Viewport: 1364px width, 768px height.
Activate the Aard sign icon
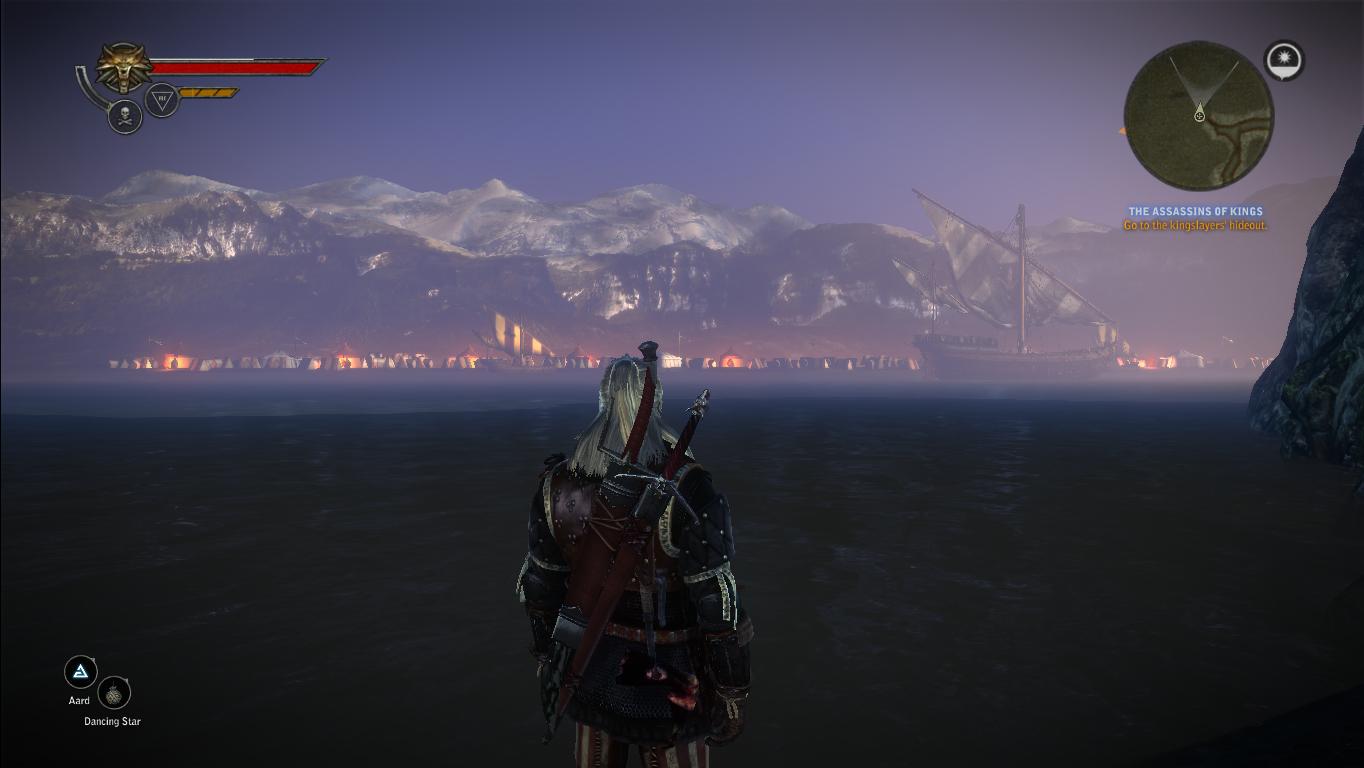click(x=80, y=672)
